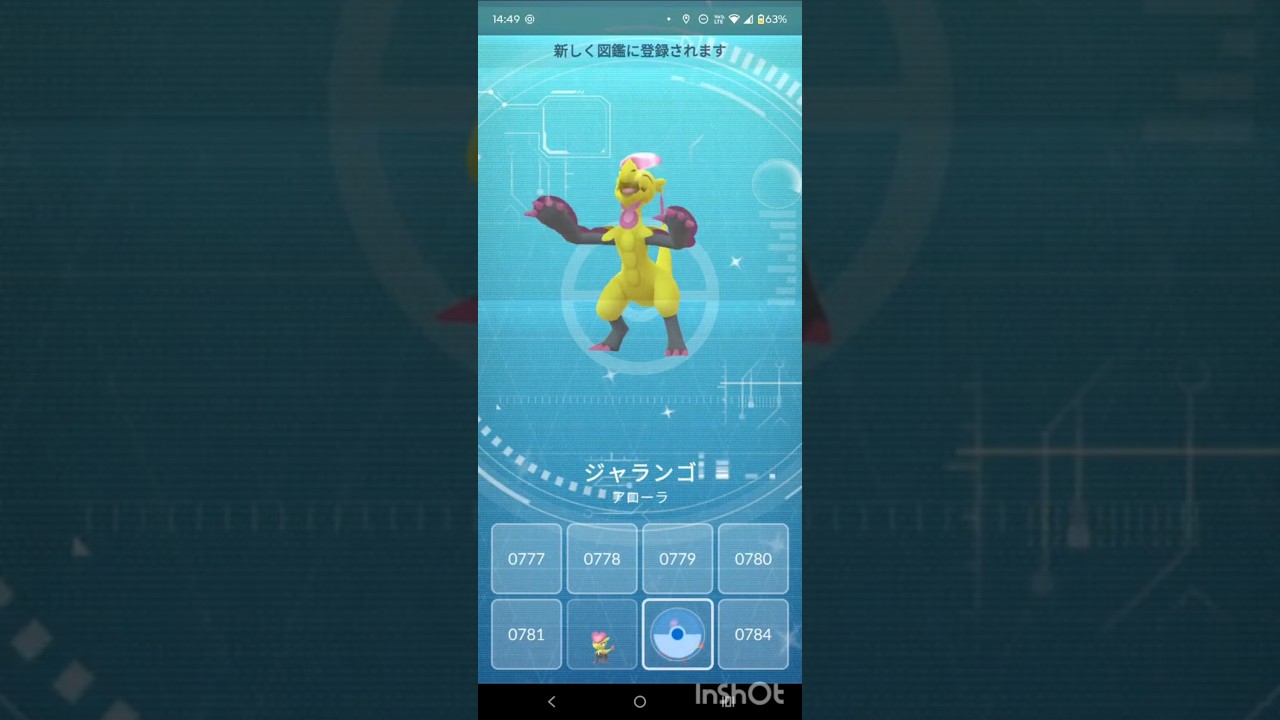The width and height of the screenshot is (1280, 720).
Task: Tap the アローラ region label
Action: 639,497
